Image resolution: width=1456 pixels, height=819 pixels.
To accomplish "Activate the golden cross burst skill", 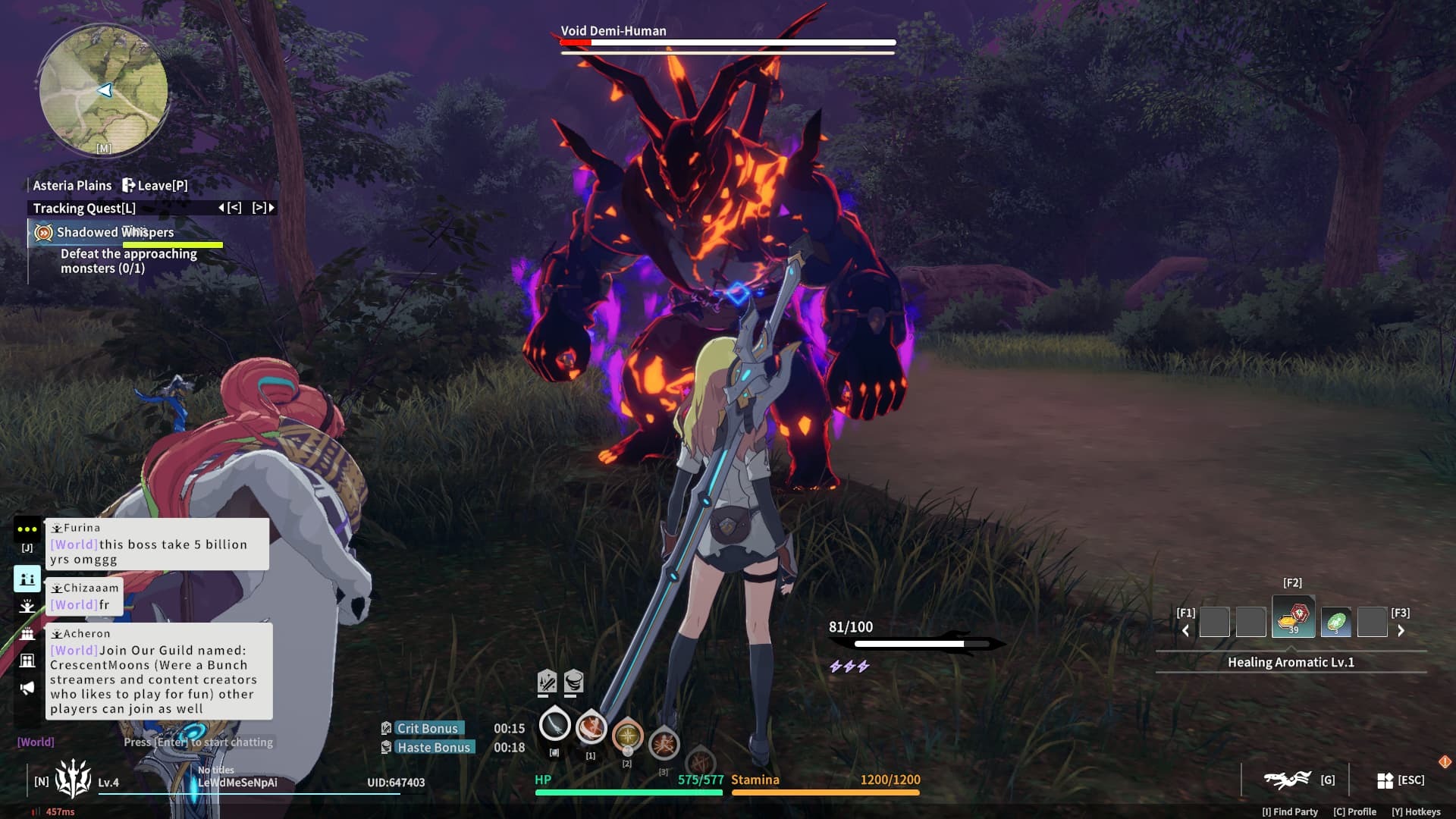I will [x=627, y=735].
